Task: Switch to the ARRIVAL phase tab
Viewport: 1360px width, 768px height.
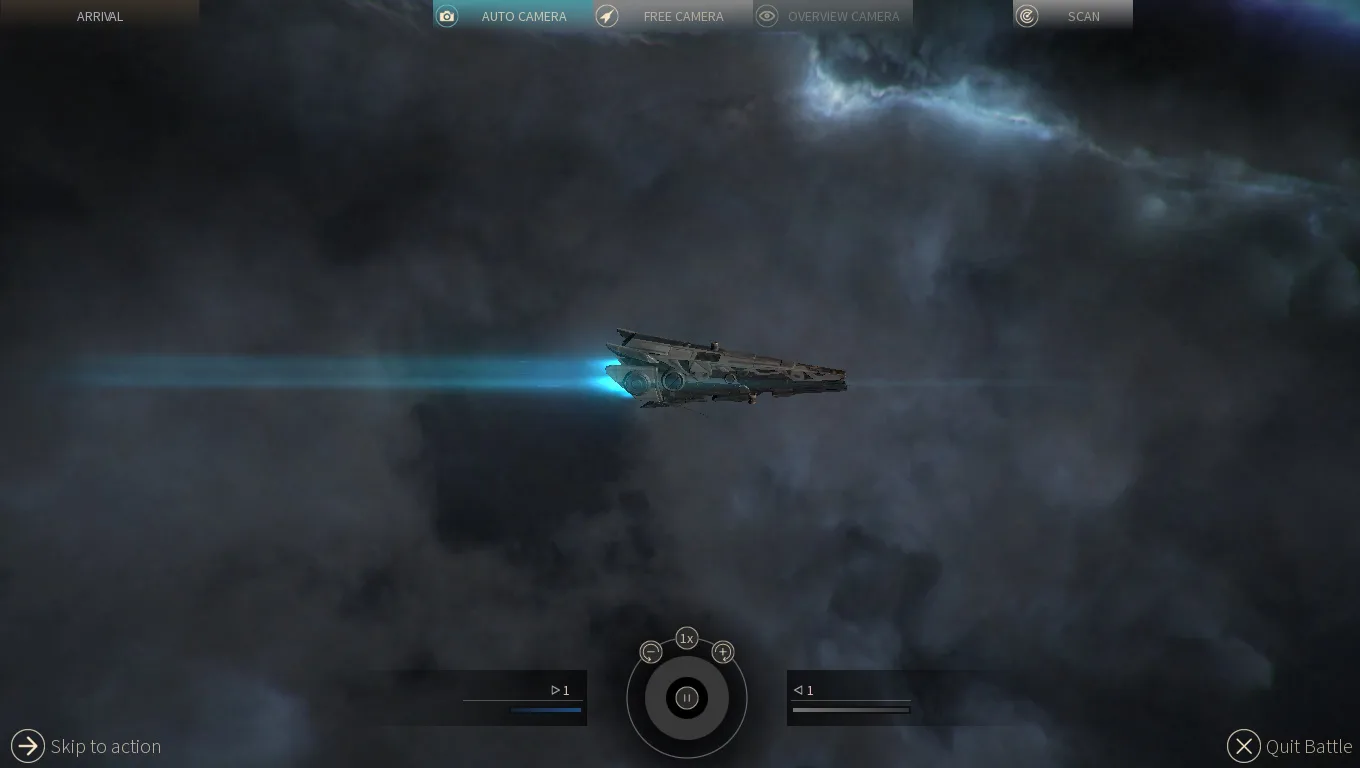Action: coord(99,16)
